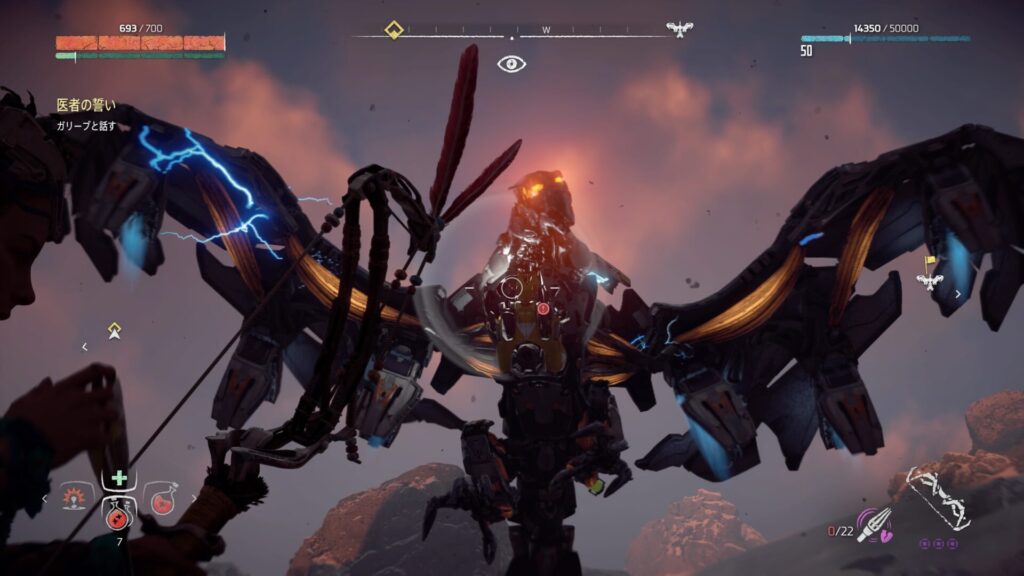Select the winged machine marker on compass
This screenshot has width=1024, height=576.
[x=680, y=30]
